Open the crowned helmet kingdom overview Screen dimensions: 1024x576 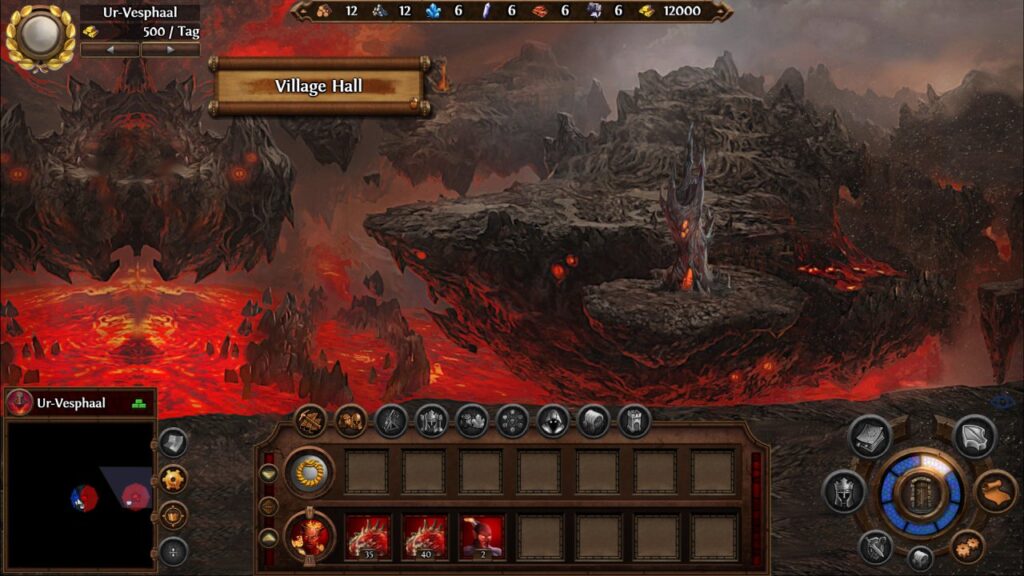[x=843, y=491]
